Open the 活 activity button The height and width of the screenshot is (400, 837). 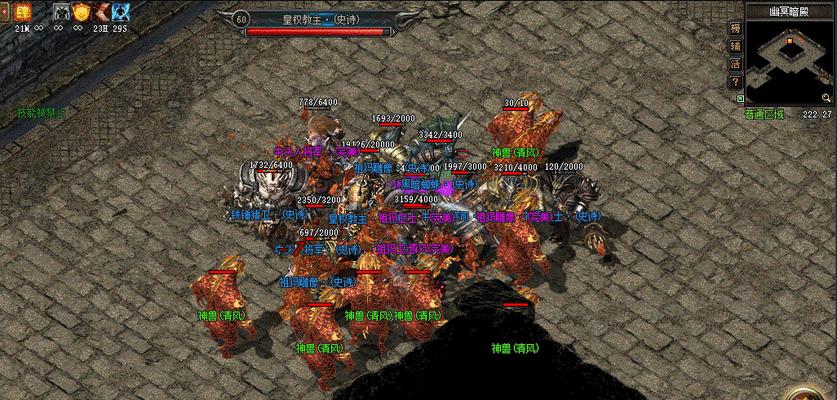[736, 63]
